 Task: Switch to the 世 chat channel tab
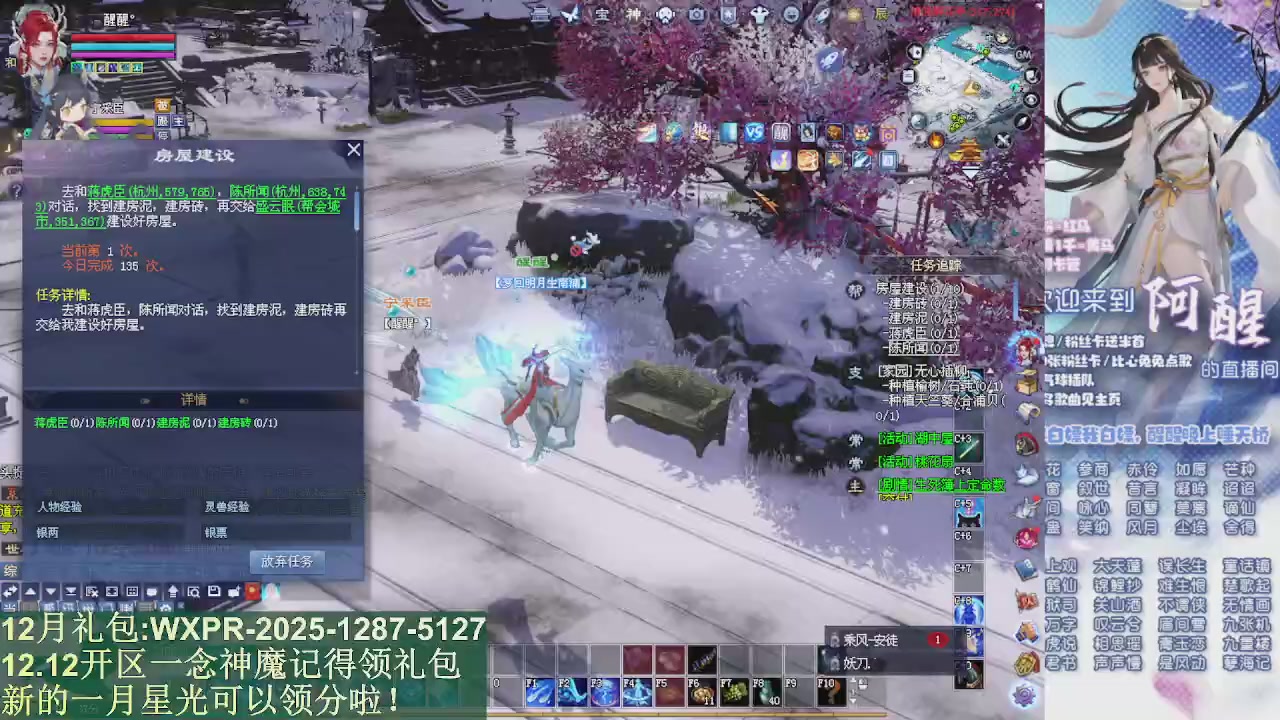click(13, 549)
